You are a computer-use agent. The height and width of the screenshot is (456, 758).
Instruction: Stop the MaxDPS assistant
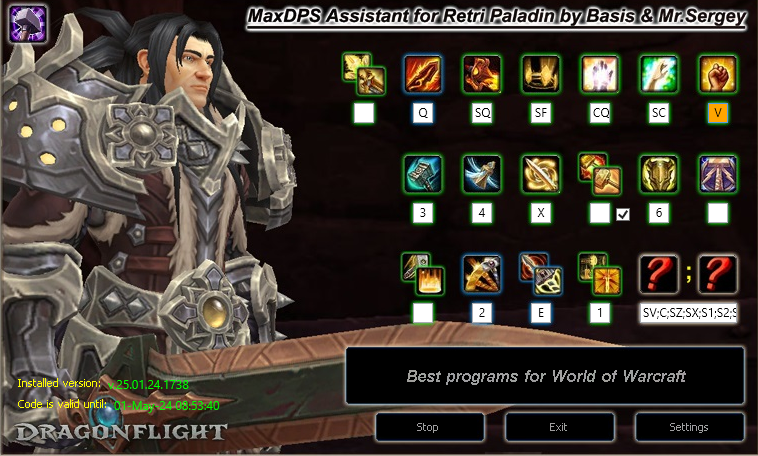coord(427,427)
